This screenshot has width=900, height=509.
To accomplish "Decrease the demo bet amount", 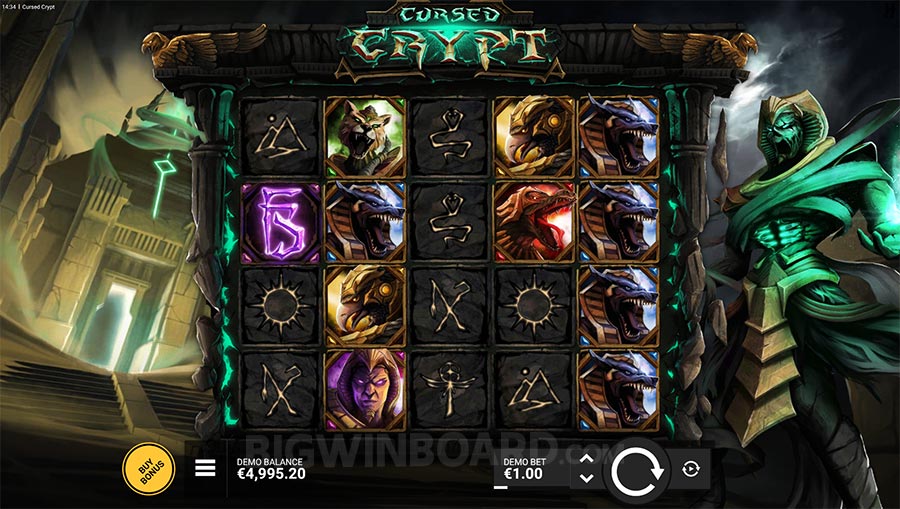I will click(587, 478).
